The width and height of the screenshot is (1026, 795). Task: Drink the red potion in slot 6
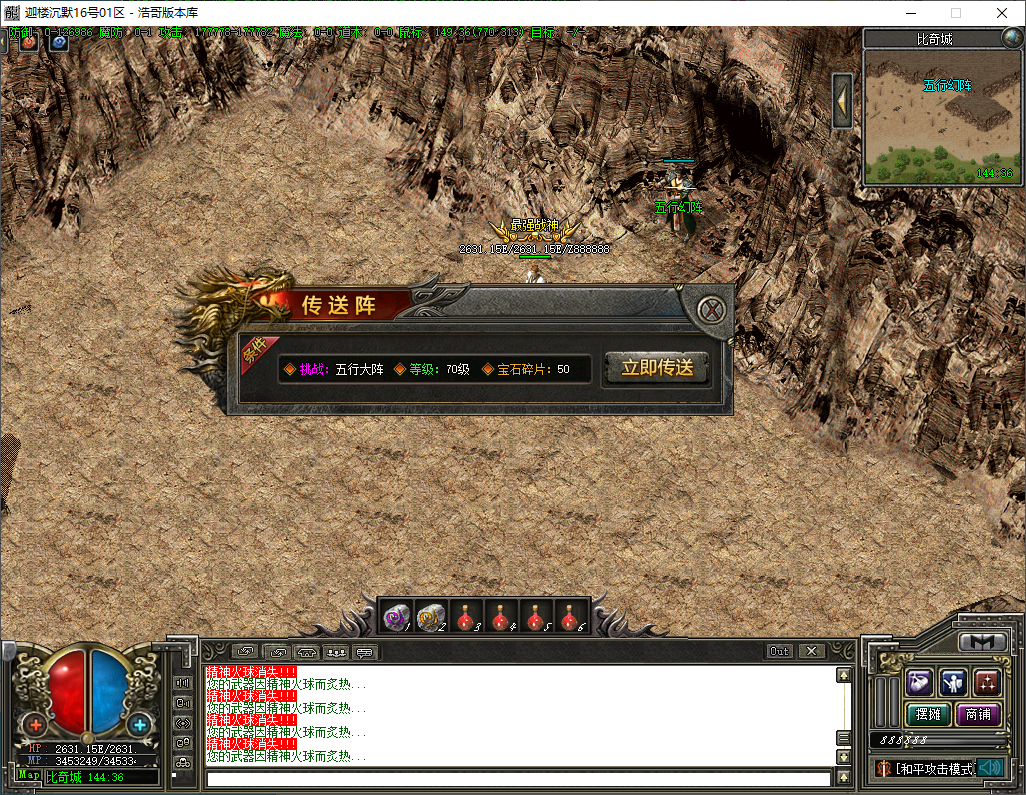tap(570, 618)
